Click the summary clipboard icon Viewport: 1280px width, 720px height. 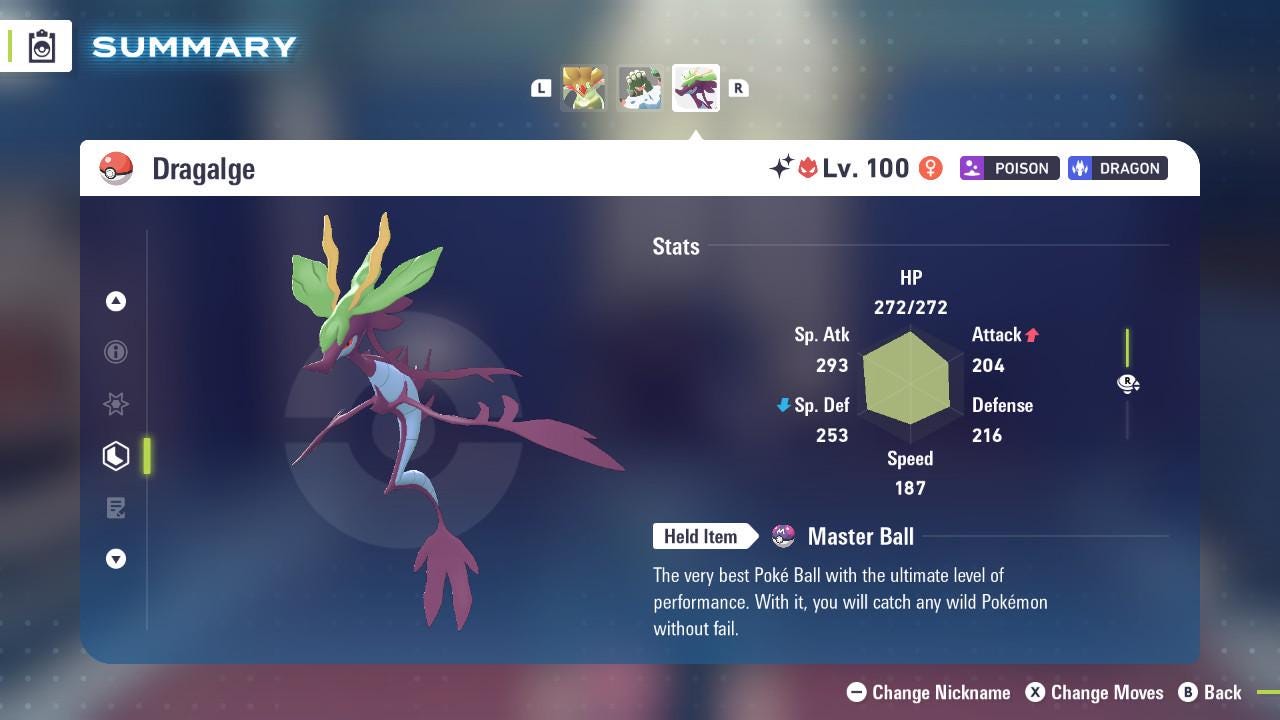(42, 46)
